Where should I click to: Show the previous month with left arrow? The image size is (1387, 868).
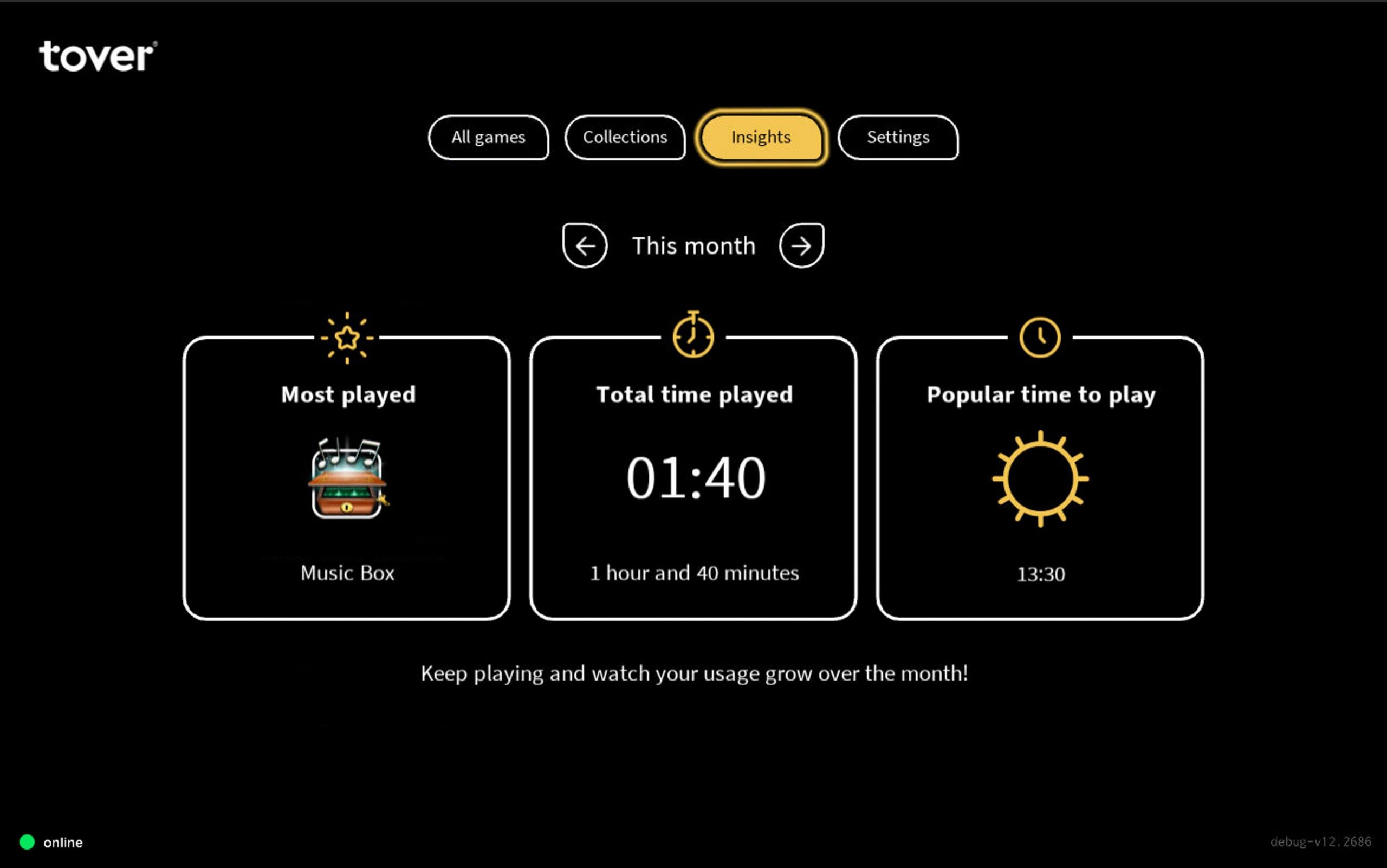click(585, 245)
